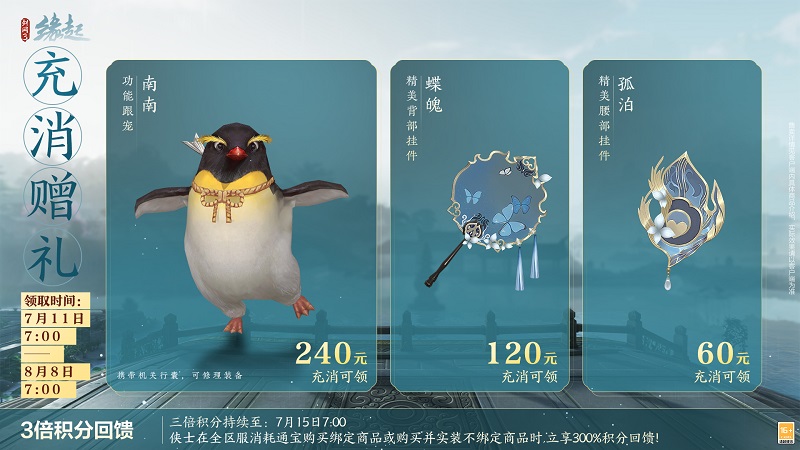Select the 南南 penguin pet reward card
The height and width of the screenshot is (450, 800).
tap(241, 225)
